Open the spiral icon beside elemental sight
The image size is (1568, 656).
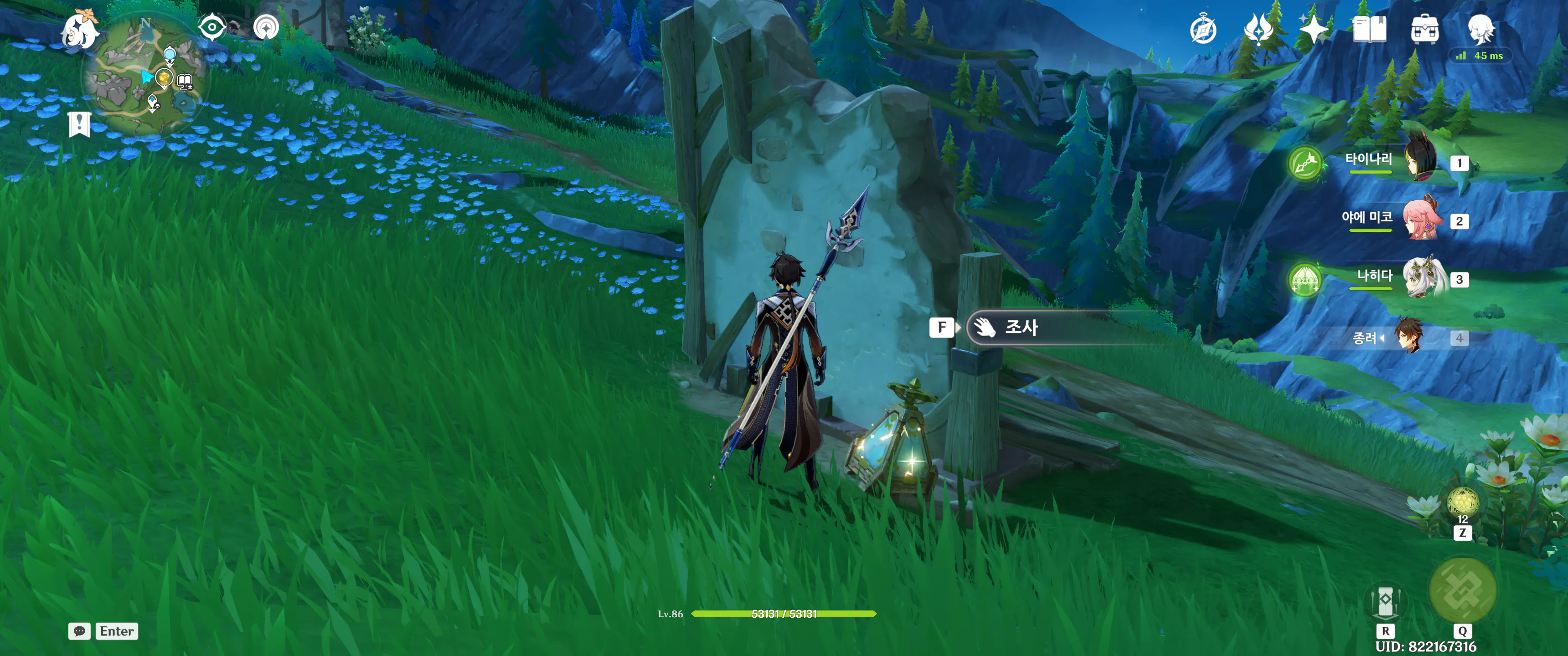click(x=266, y=27)
